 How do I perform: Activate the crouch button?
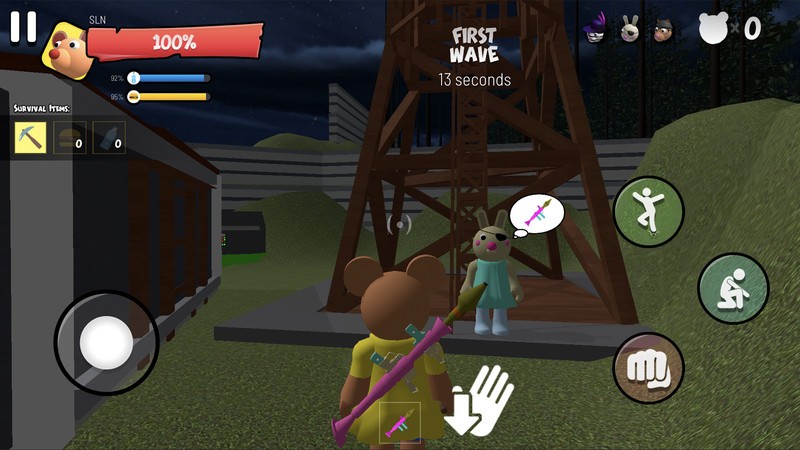tap(732, 288)
